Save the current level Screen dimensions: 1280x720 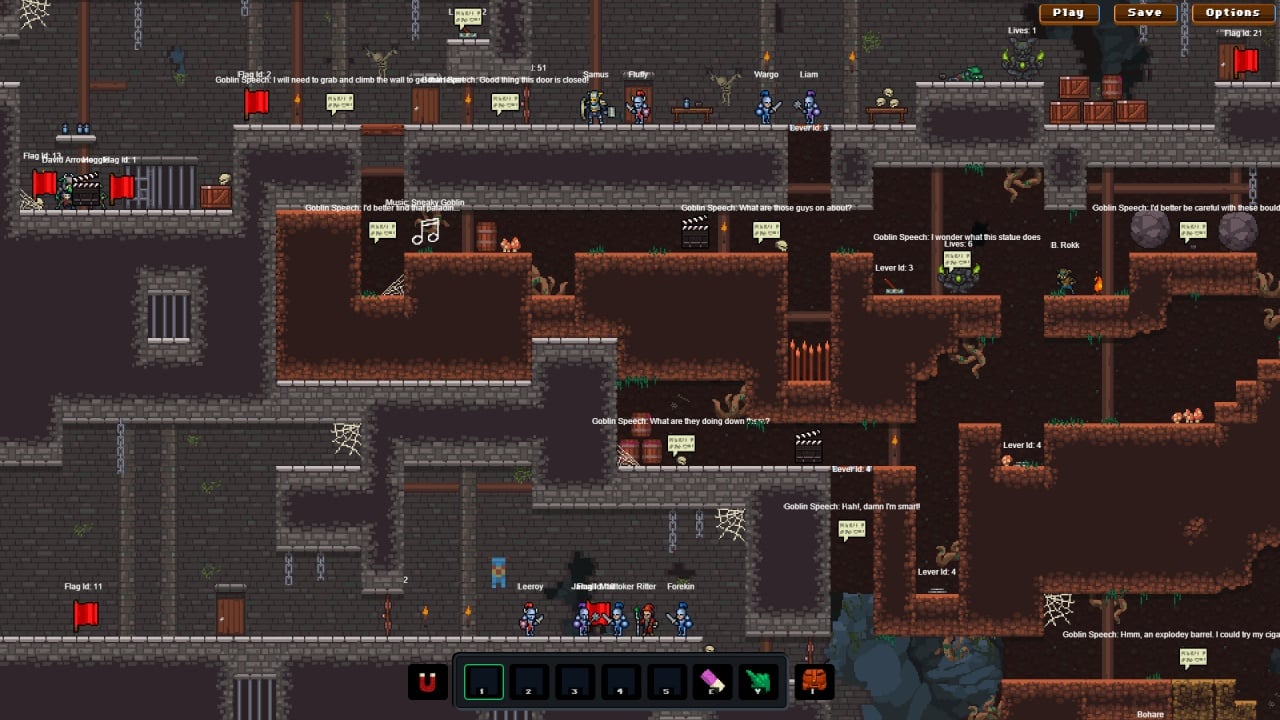point(1144,13)
